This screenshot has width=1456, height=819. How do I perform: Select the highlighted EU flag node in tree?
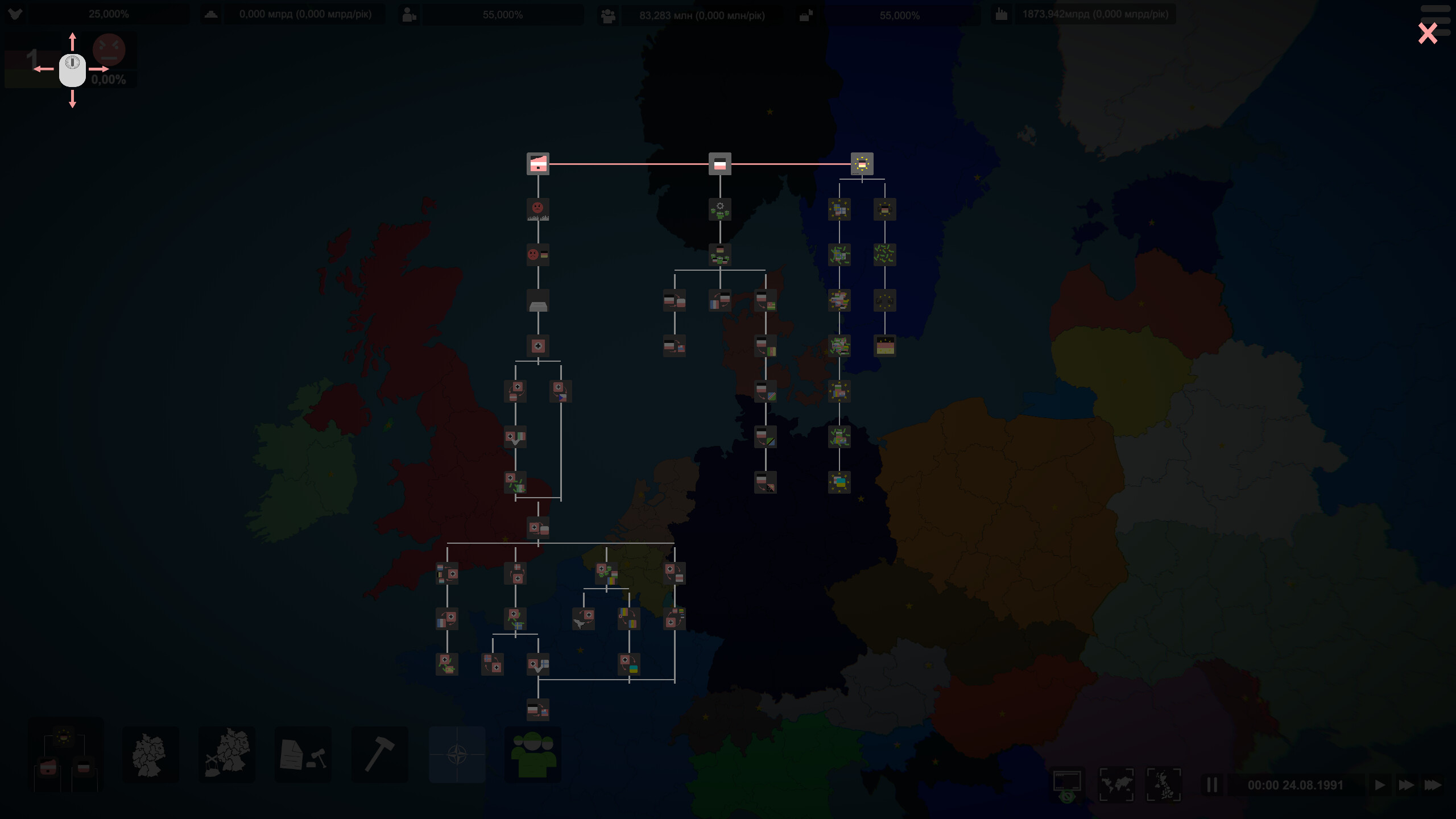862,165
